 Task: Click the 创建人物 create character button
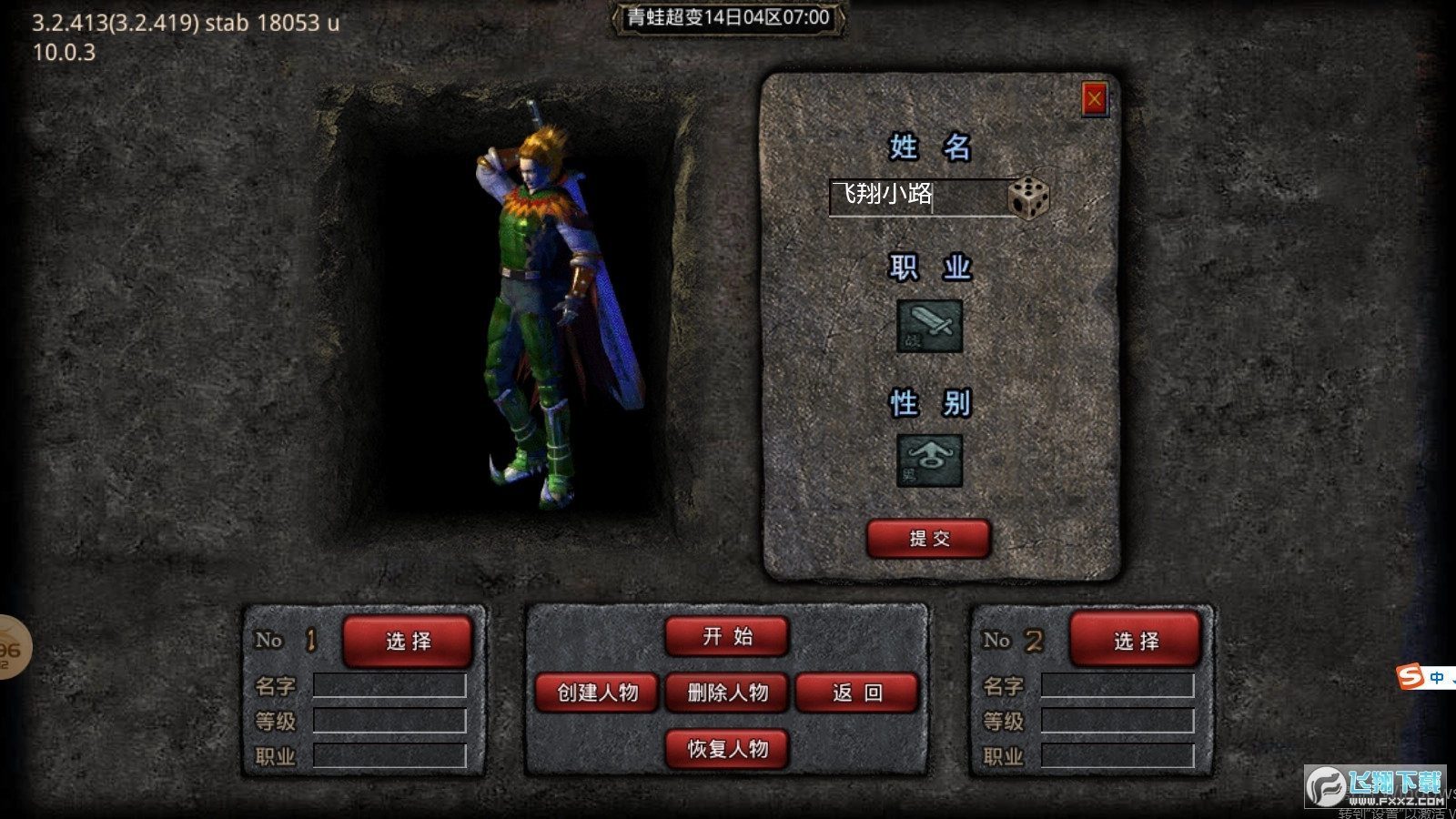pos(597,693)
